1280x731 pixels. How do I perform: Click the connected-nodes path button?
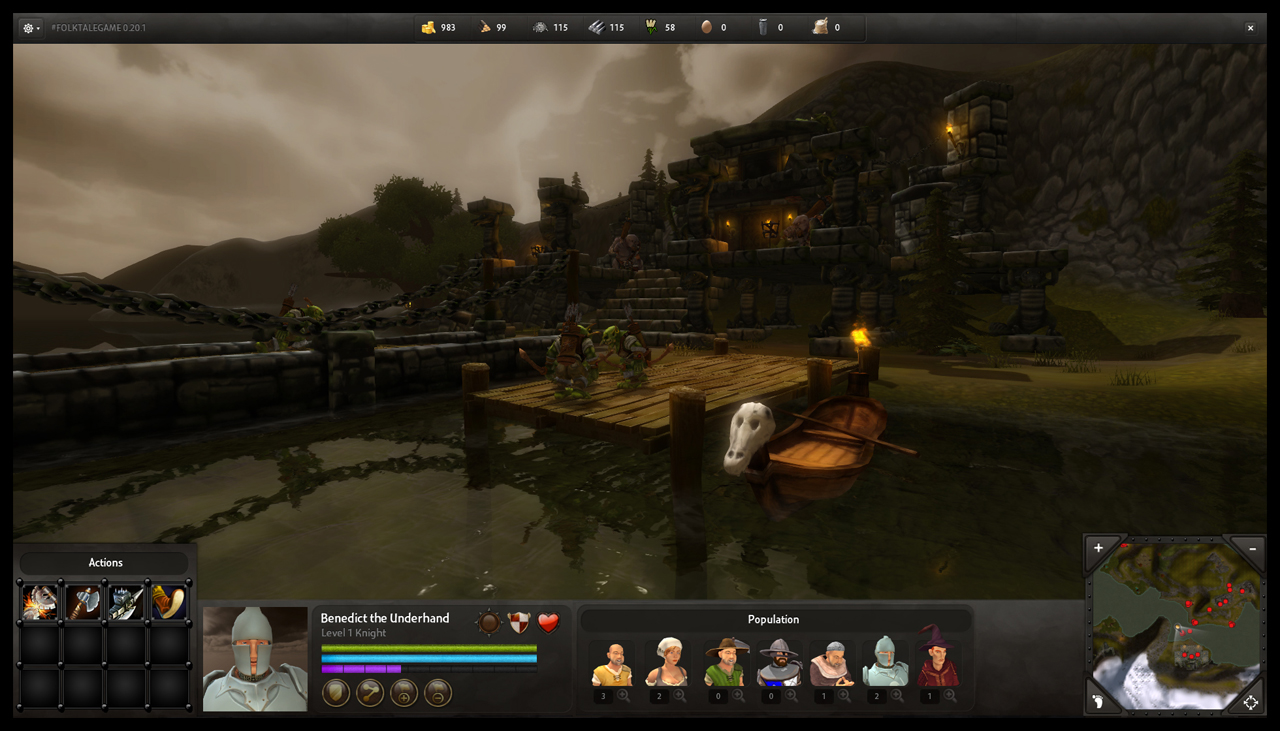(370, 692)
